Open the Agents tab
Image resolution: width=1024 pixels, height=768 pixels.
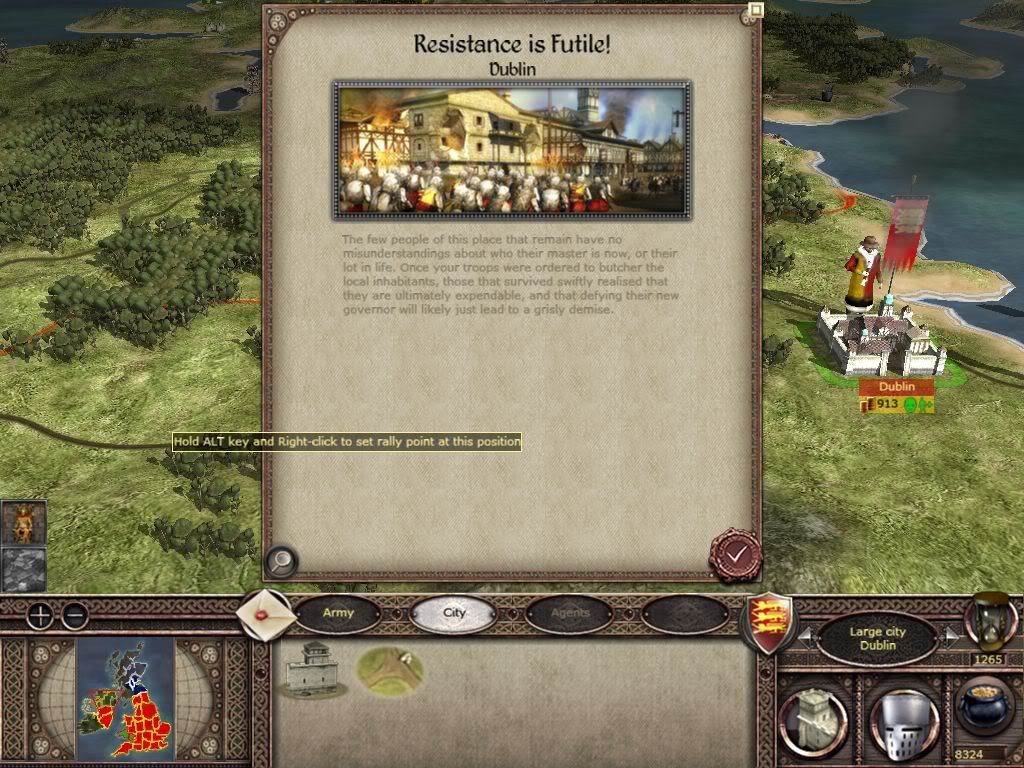[x=570, y=613]
